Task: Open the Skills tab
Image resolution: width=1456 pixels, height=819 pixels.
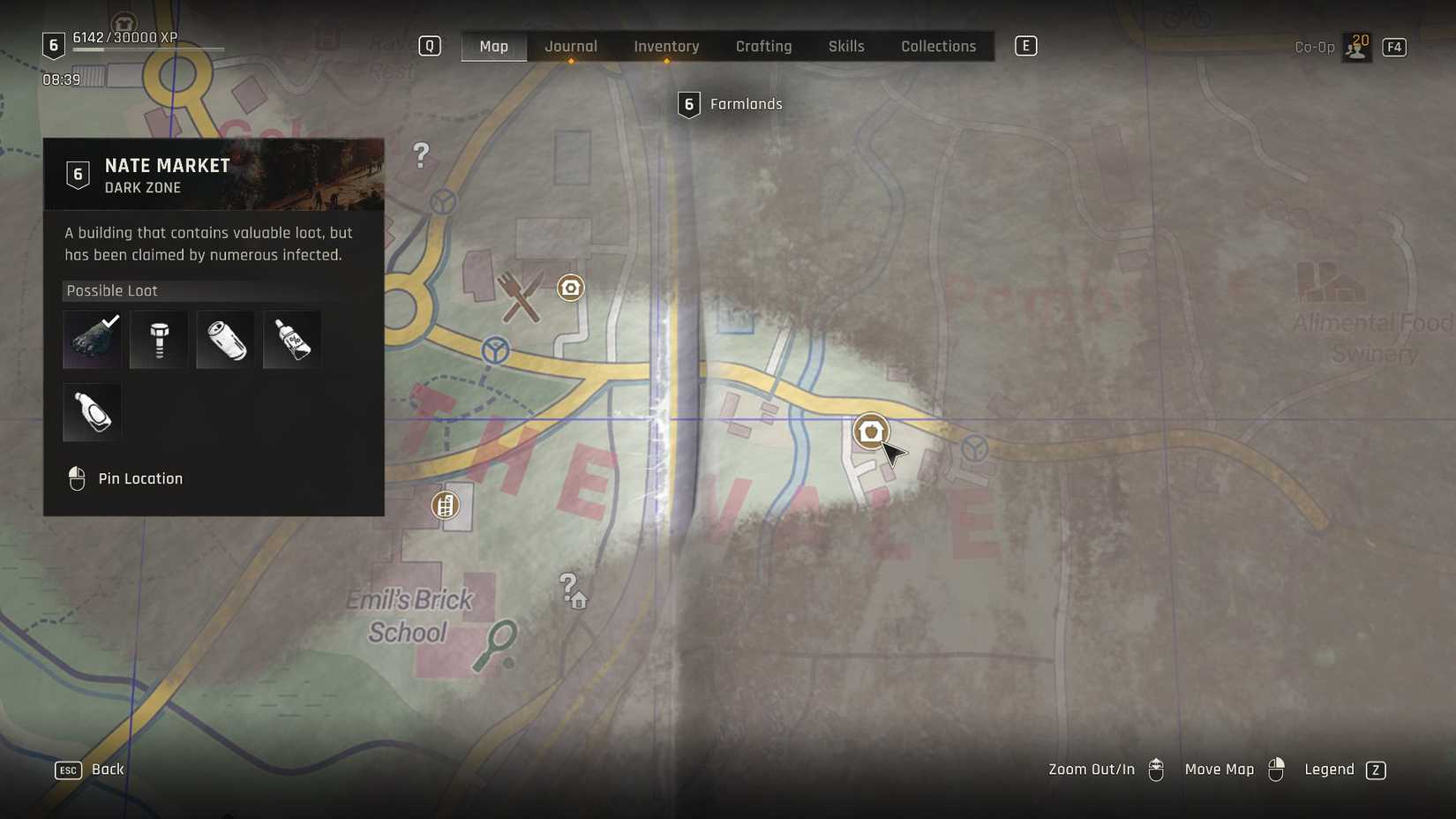Action: tap(845, 46)
